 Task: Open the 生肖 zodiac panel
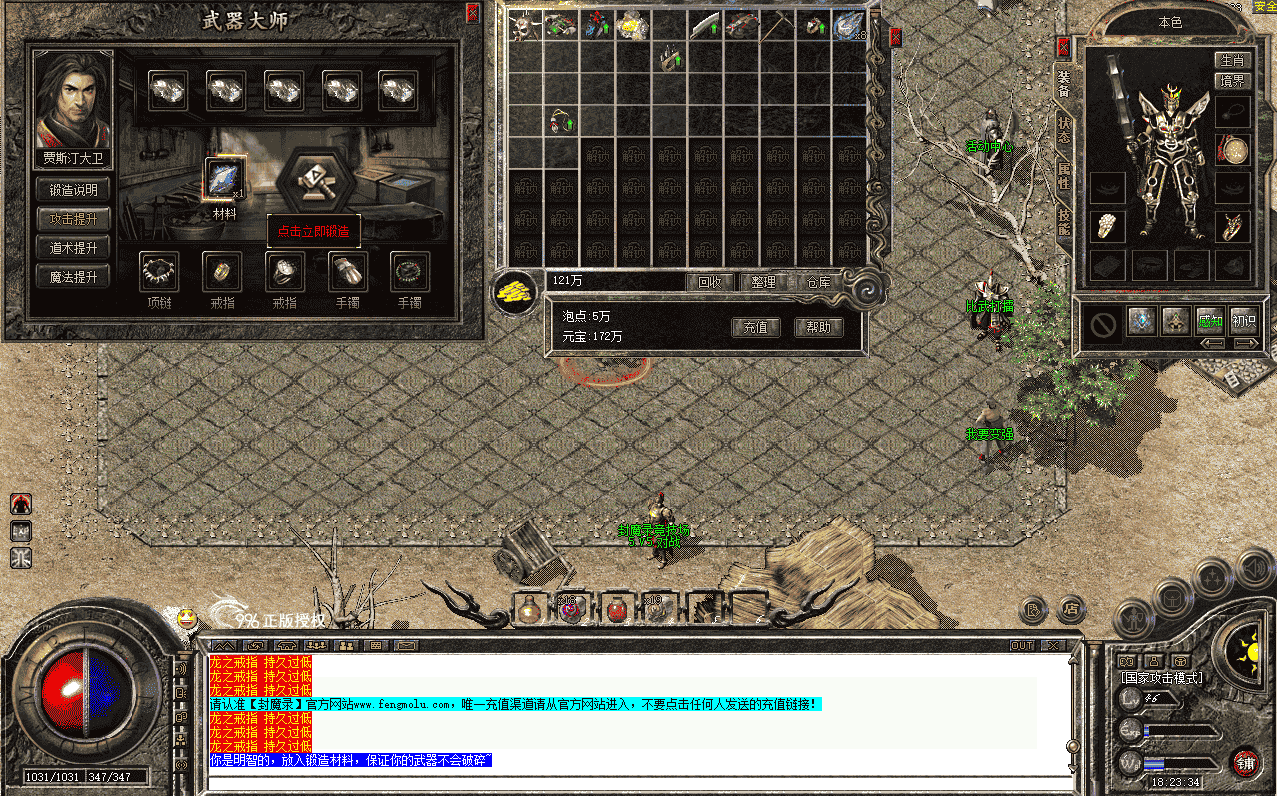click(x=1232, y=61)
